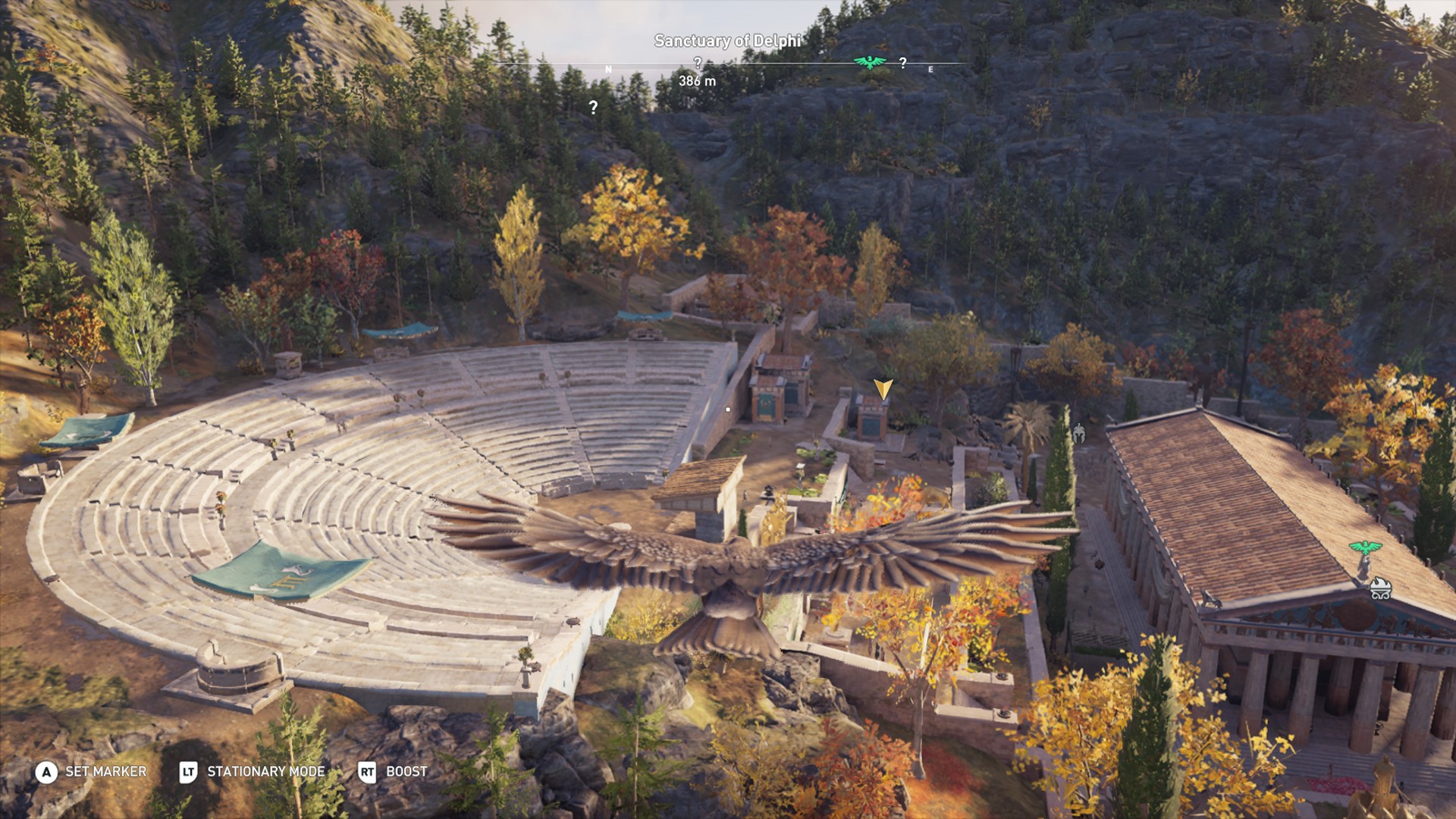1456x819 pixels.
Task: Toggle Stationary Mode
Action: pyautogui.click(x=266, y=773)
